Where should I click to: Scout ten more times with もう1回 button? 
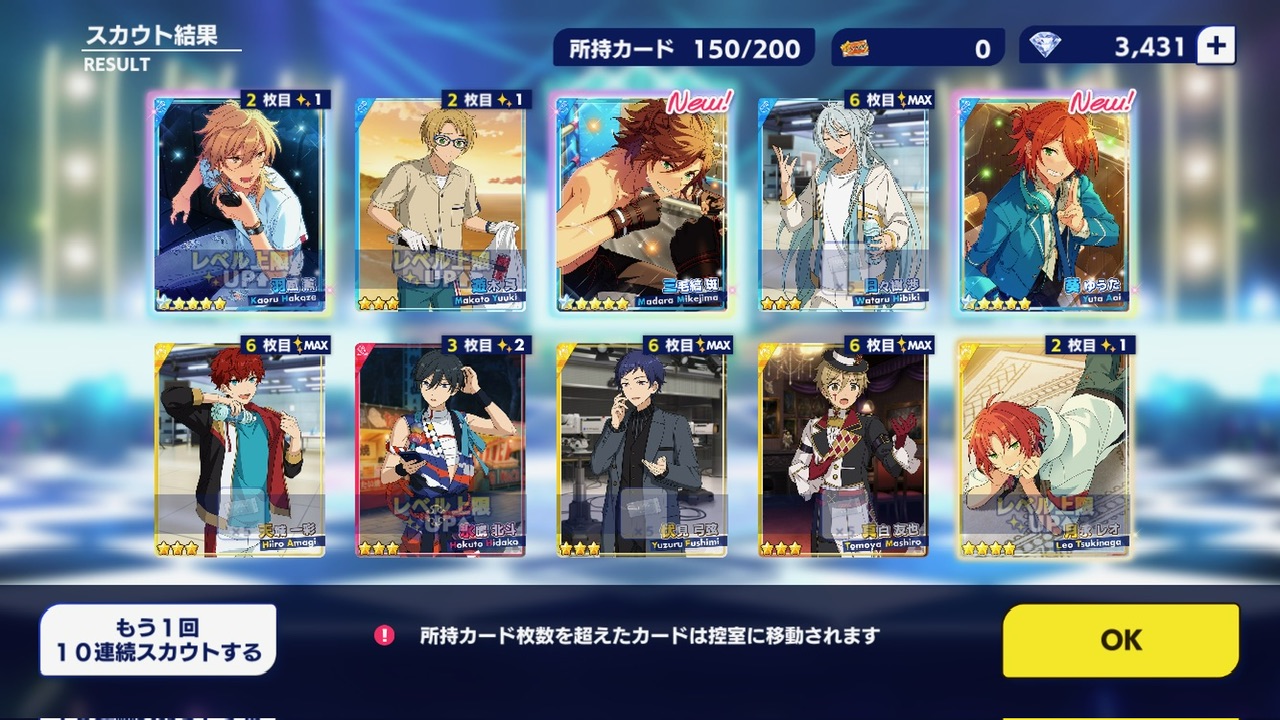158,640
